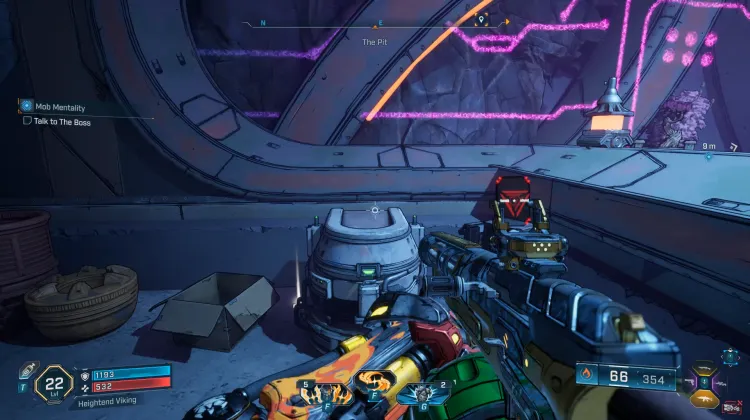Switch to the top weapon wheel slot
750x420 pixels.
click(706, 367)
